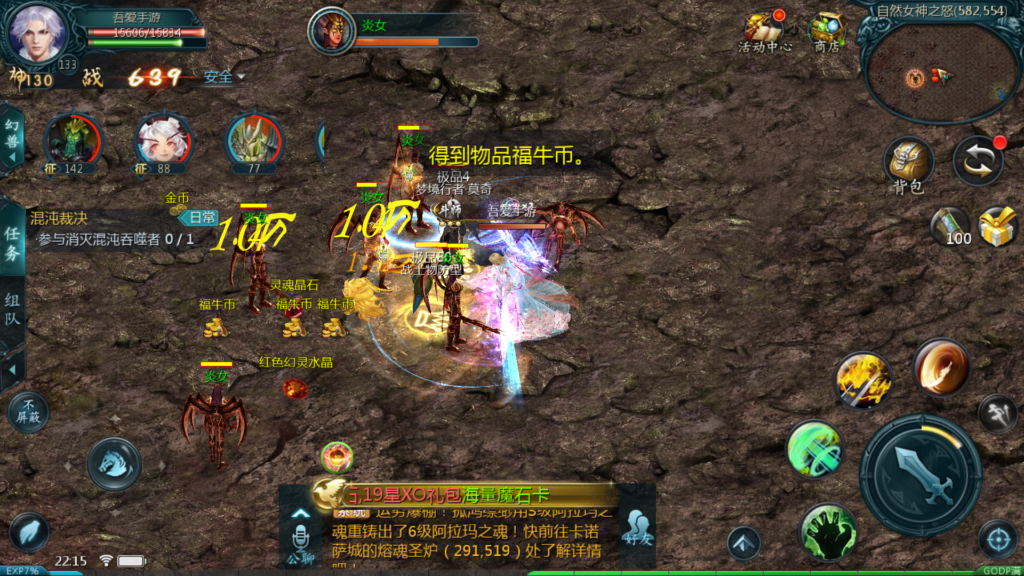The image size is (1024, 576).
Task: Open the 商店 shop
Action: pyautogui.click(x=826, y=32)
